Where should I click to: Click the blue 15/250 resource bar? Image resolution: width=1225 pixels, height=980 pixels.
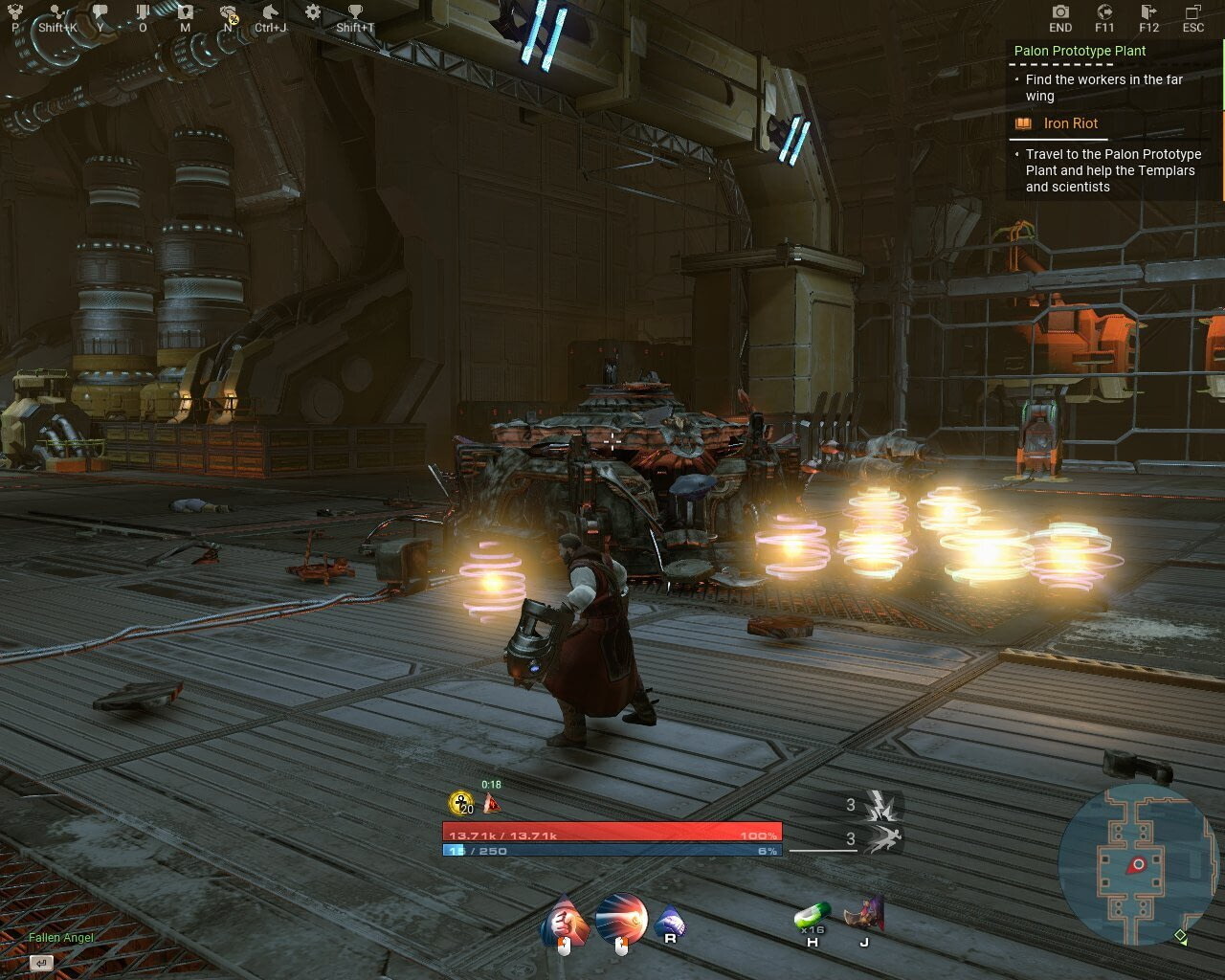(612, 850)
